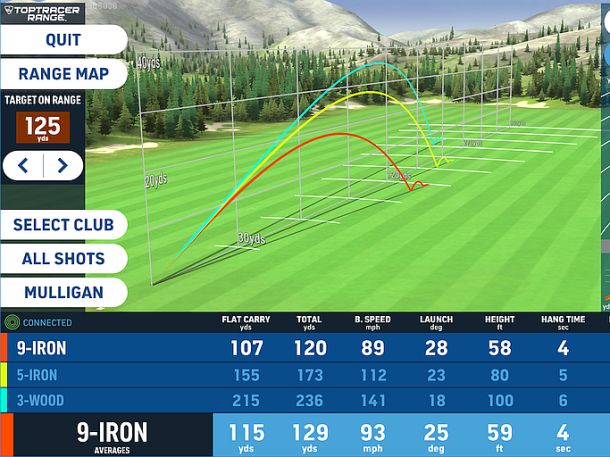Viewport: 610px width, 457px height.
Task: Open the Range Map
Action: (64, 74)
